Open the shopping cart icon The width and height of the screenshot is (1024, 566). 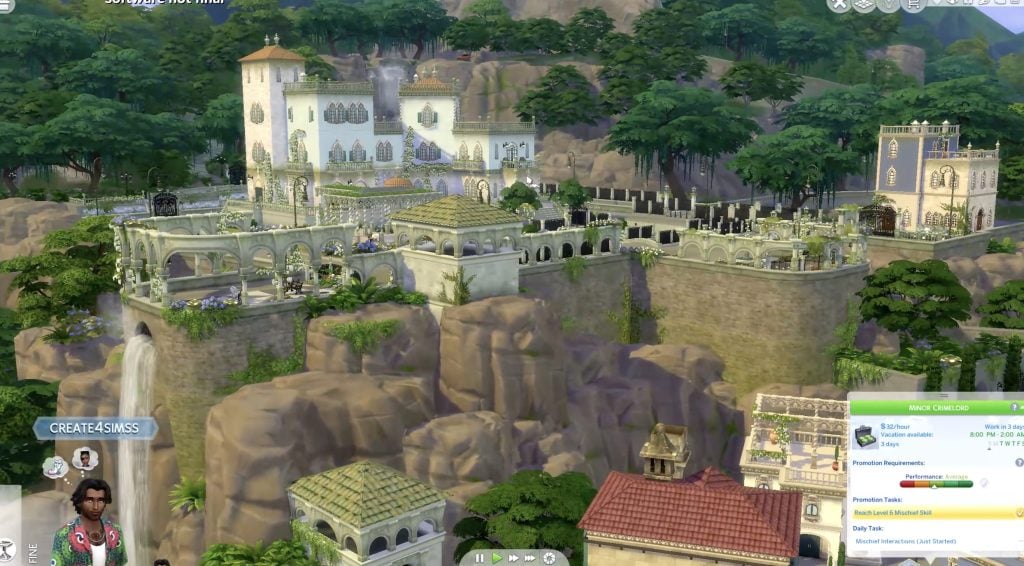click(911, 5)
